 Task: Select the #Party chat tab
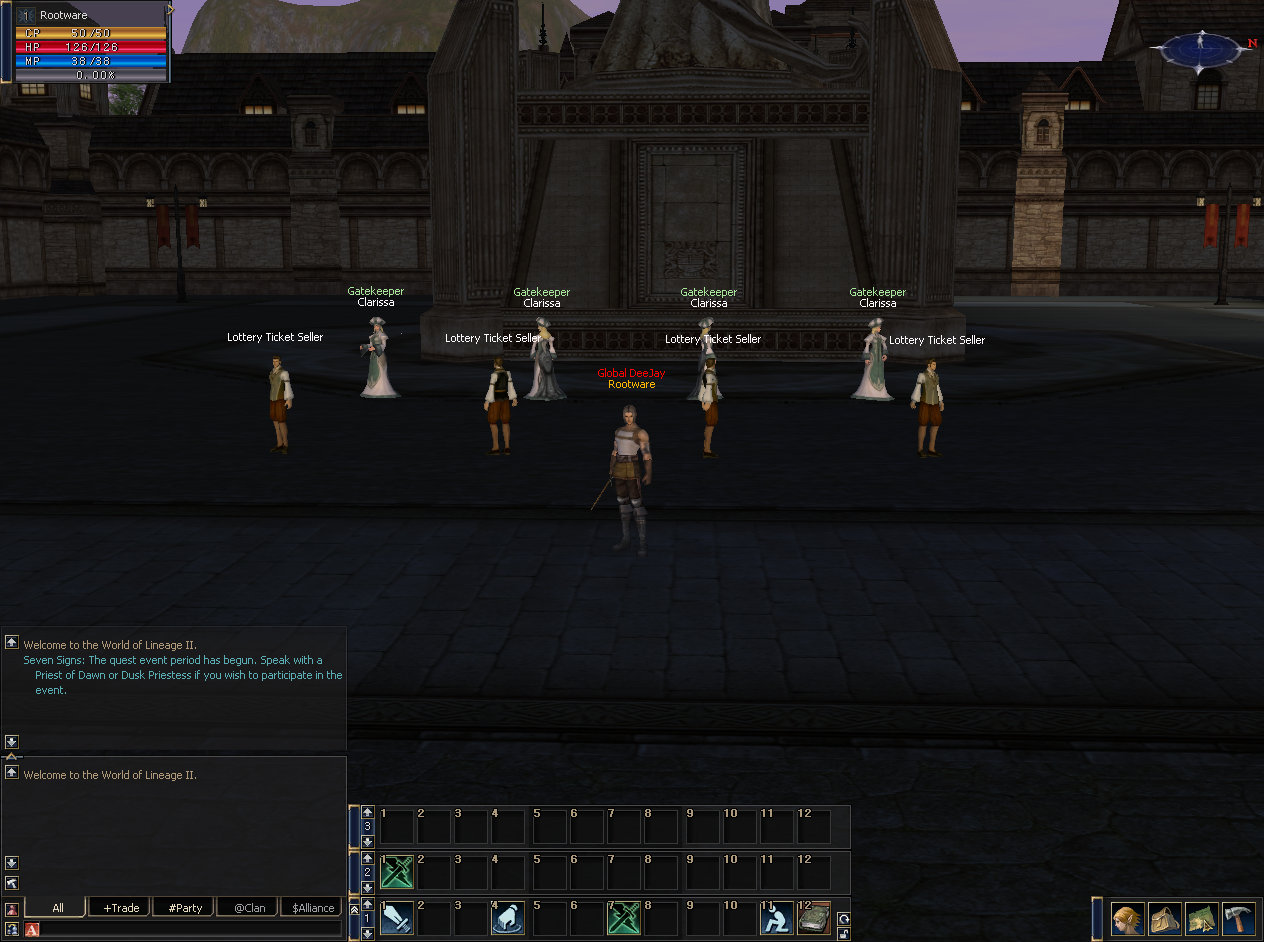pos(185,908)
